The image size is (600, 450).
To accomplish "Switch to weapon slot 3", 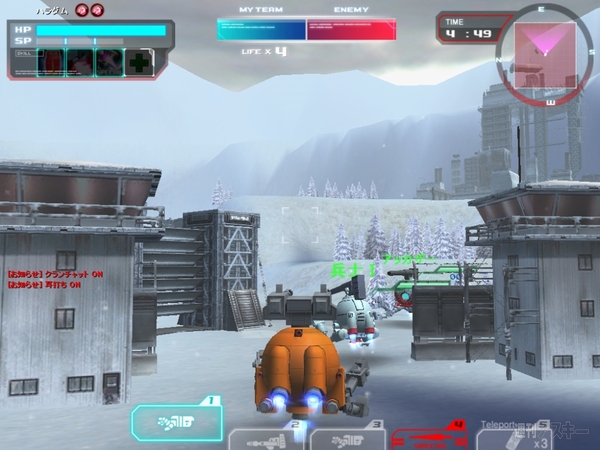I will click(346, 438).
